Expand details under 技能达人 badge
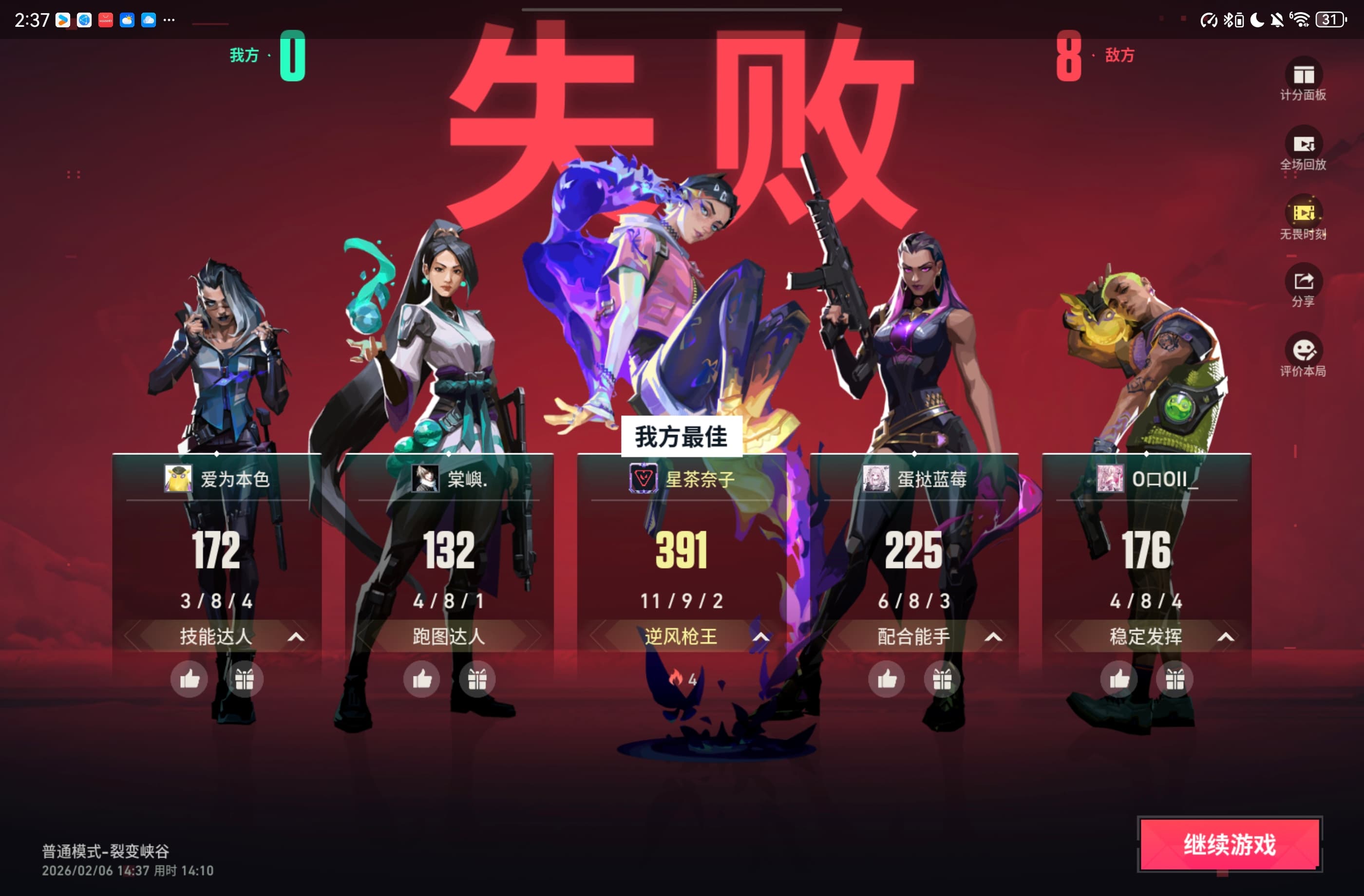Image resolution: width=1364 pixels, height=896 pixels. tap(296, 637)
